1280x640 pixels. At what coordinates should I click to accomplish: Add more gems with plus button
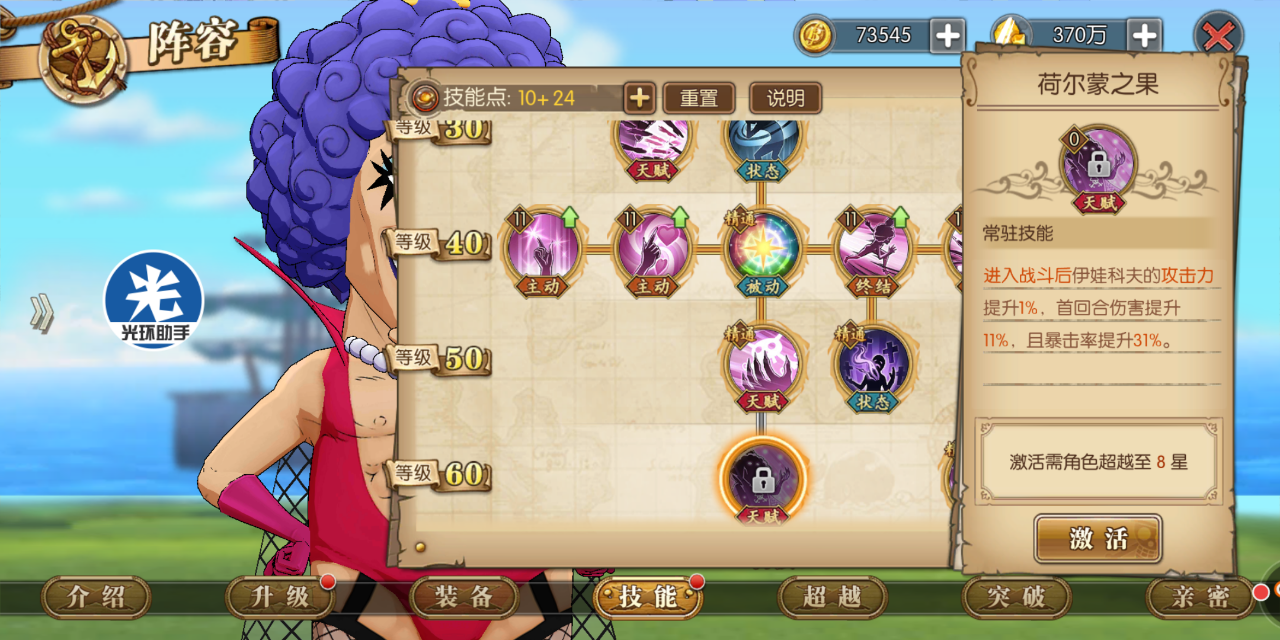click(1143, 36)
